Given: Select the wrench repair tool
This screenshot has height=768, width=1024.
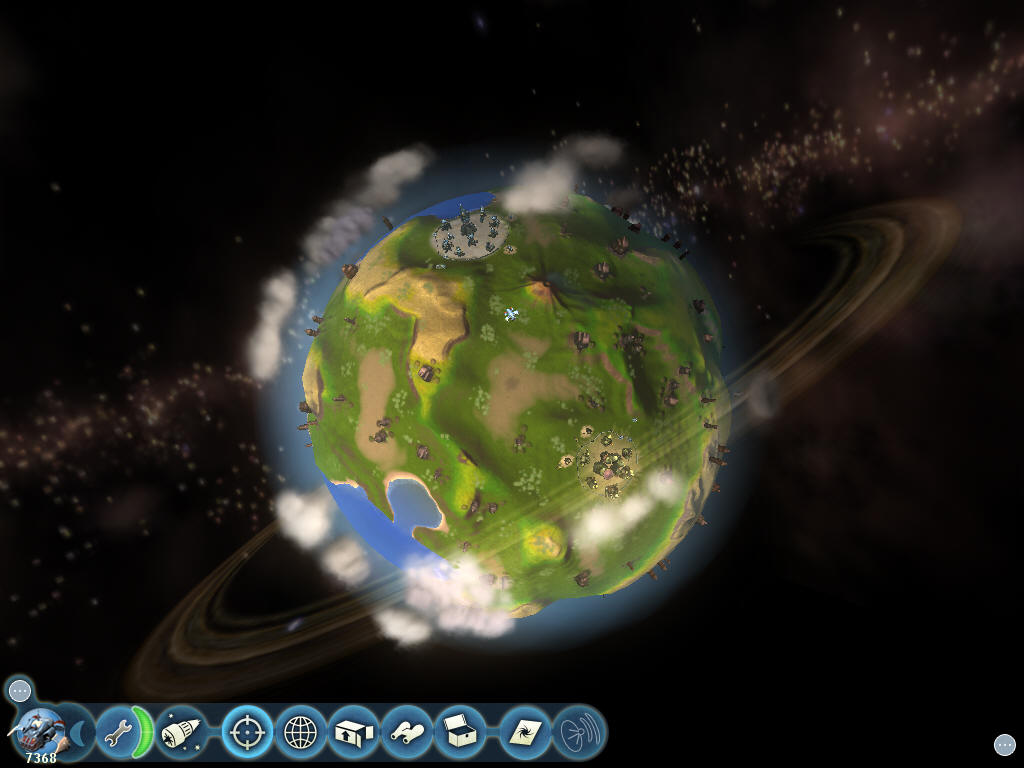Looking at the screenshot, I should (x=119, y=734).
